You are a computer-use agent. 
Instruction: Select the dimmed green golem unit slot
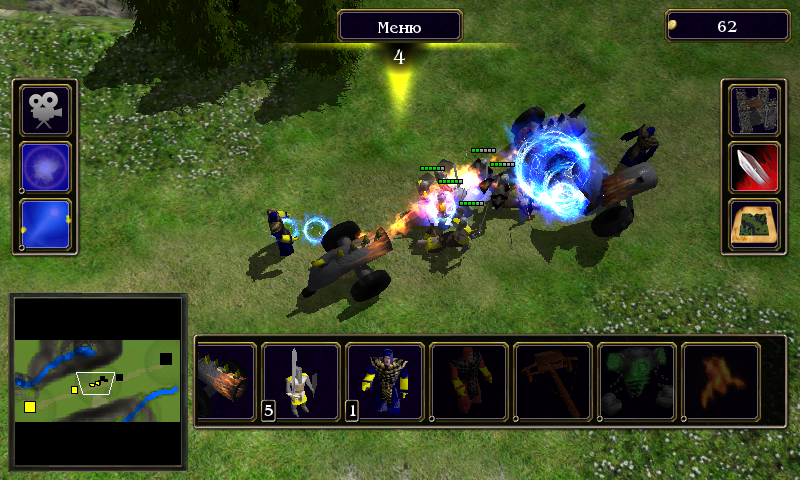coord(637,382)
